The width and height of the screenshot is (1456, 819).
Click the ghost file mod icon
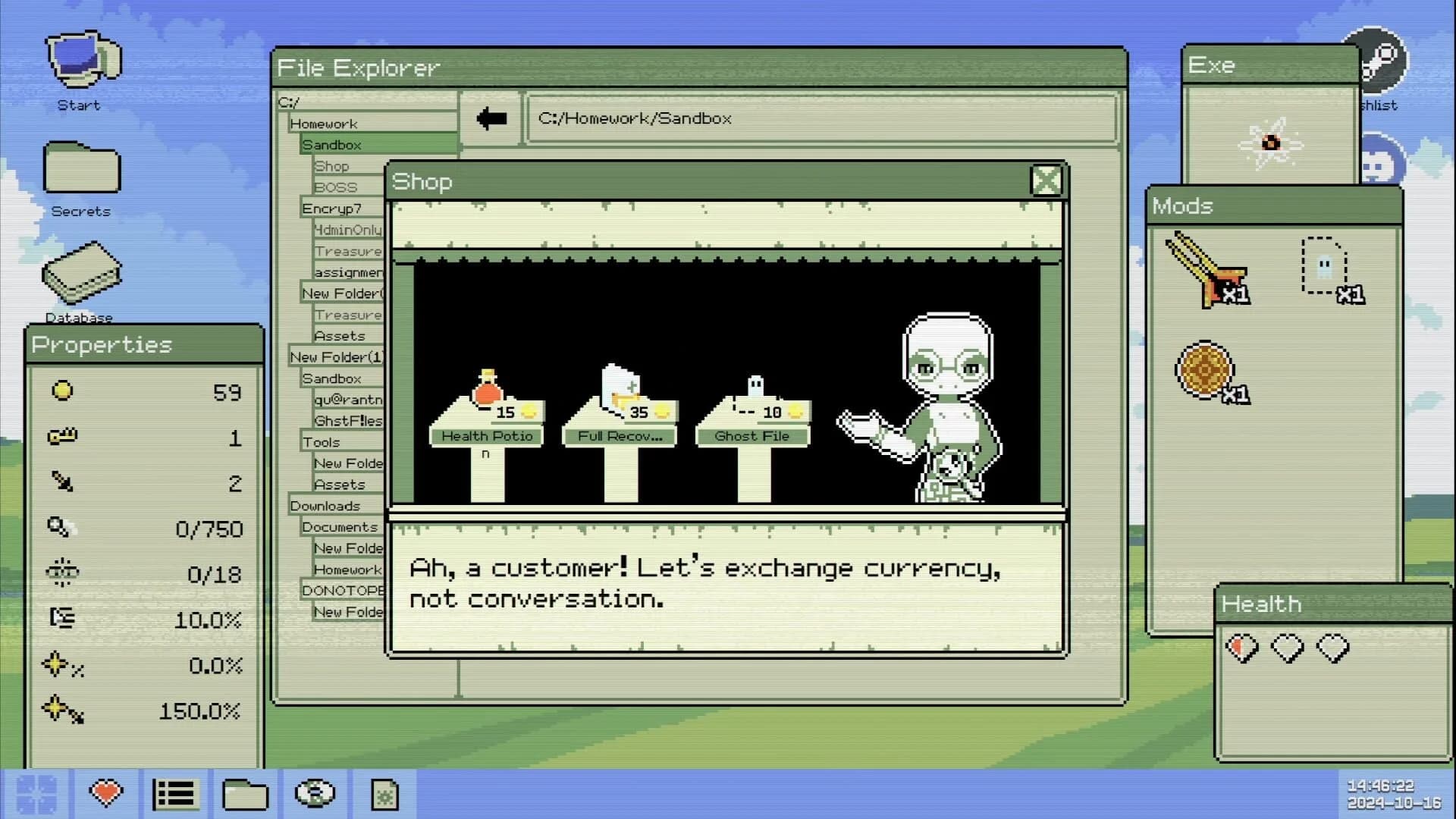pyautogui.click(x=1323, y=265)
